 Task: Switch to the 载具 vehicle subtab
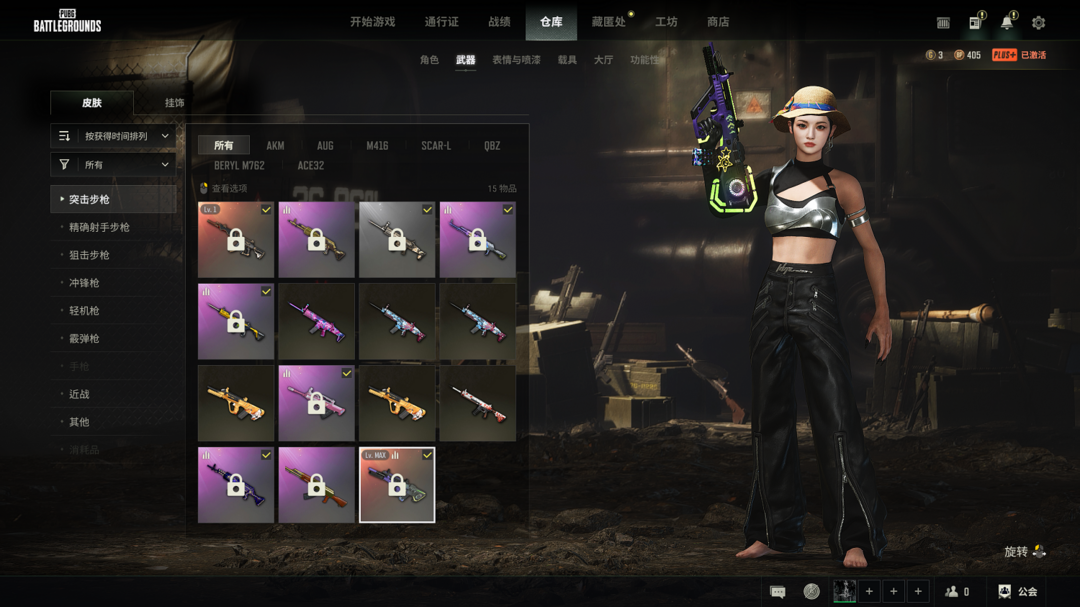click(x=567, y=60)
